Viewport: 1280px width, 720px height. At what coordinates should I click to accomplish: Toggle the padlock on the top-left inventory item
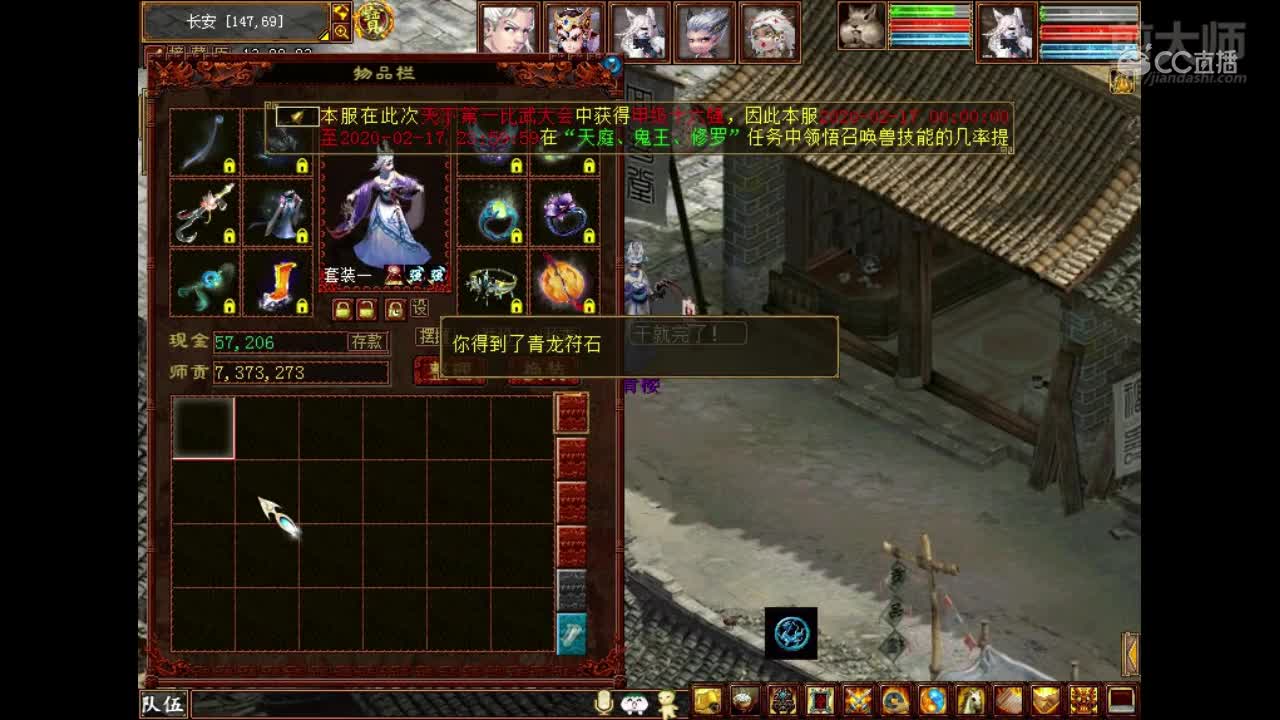[x=229, y=167]
